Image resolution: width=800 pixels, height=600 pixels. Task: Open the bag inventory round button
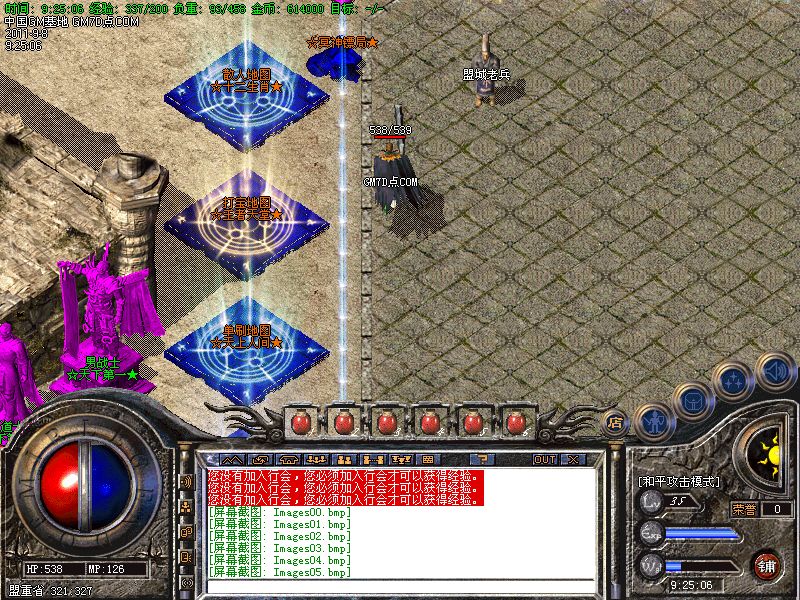pyautogui.click(x=693, y=401)
